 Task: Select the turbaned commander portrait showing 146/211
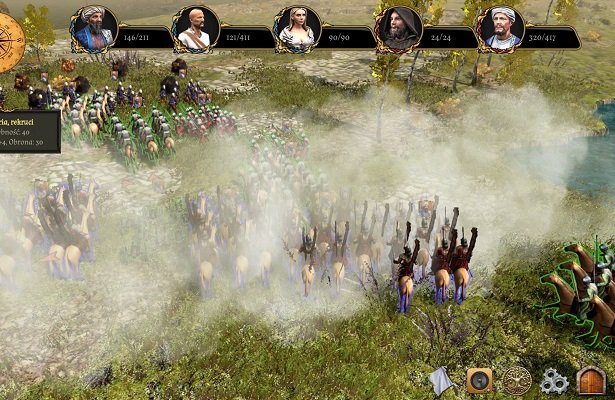pyautogui.click(x=94, y=30)
